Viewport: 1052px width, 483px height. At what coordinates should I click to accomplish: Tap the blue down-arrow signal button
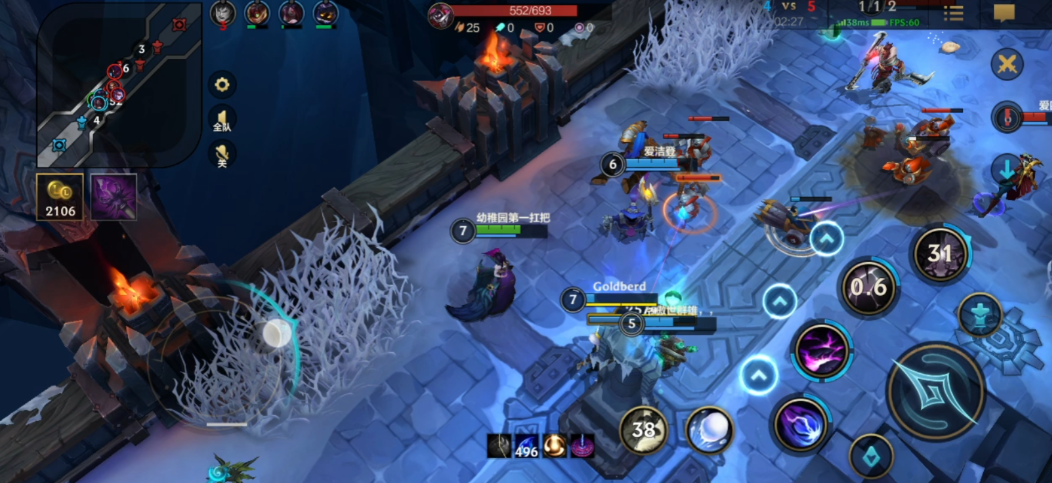click(1007, 167)
